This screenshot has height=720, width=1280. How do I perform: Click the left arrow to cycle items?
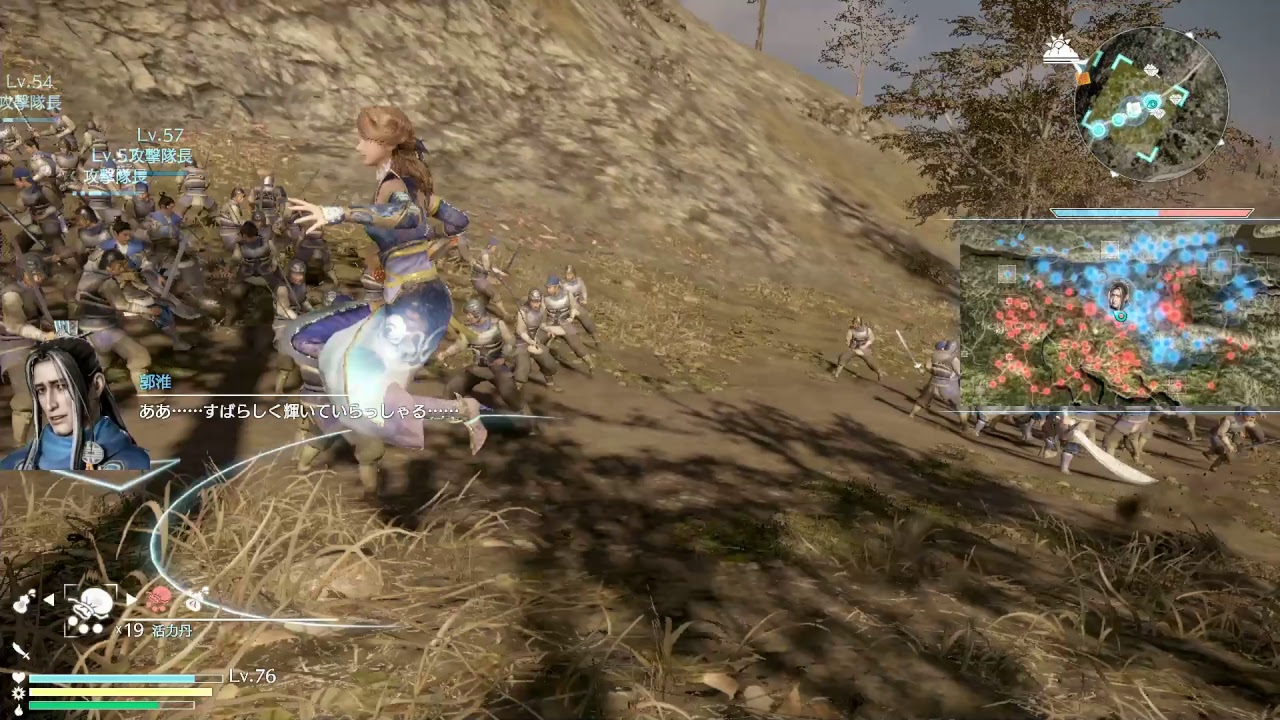pyautogui.click(x=49, y=598)
